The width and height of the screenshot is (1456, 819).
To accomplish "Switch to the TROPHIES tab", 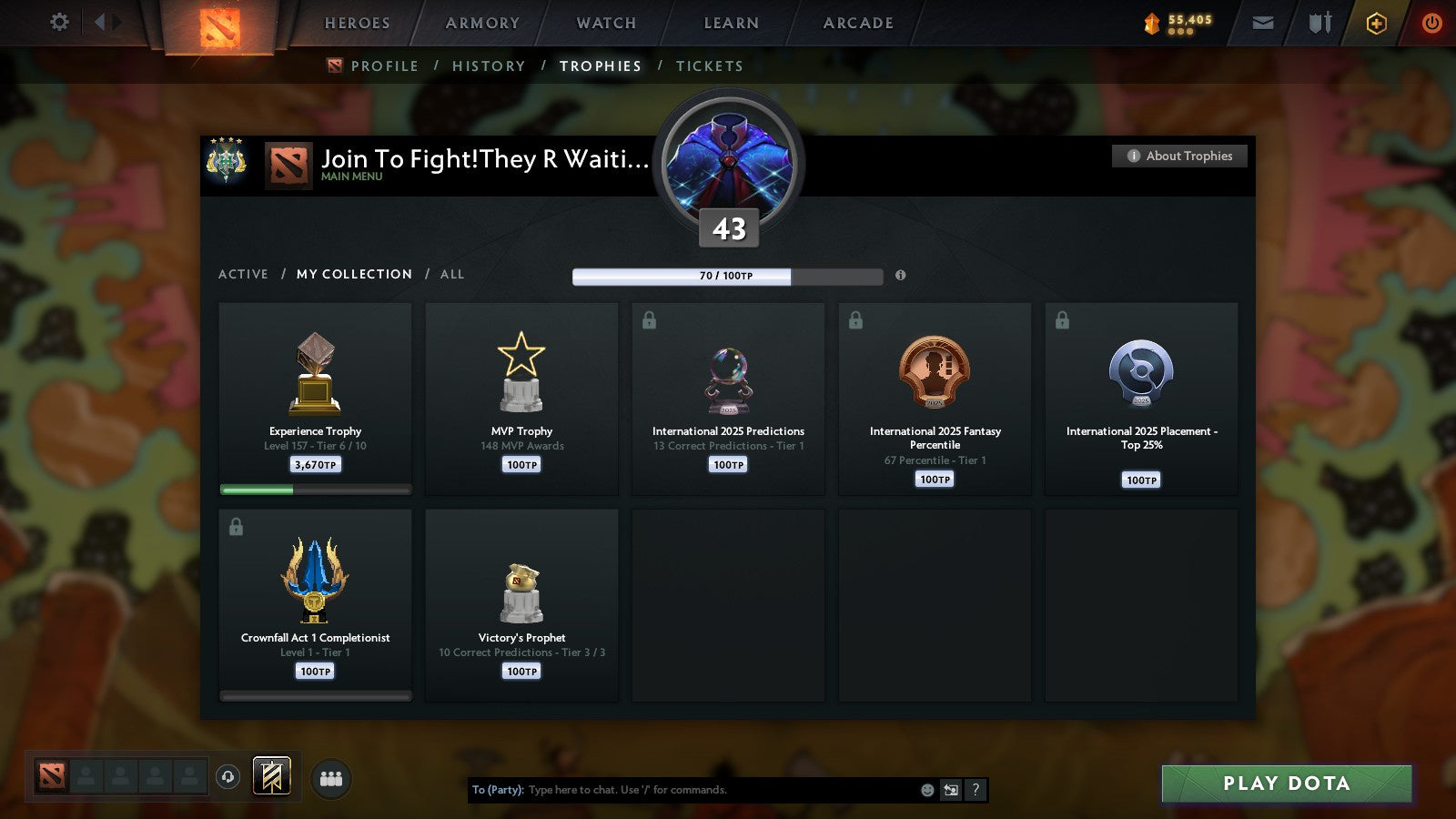I will pos(600,66).
